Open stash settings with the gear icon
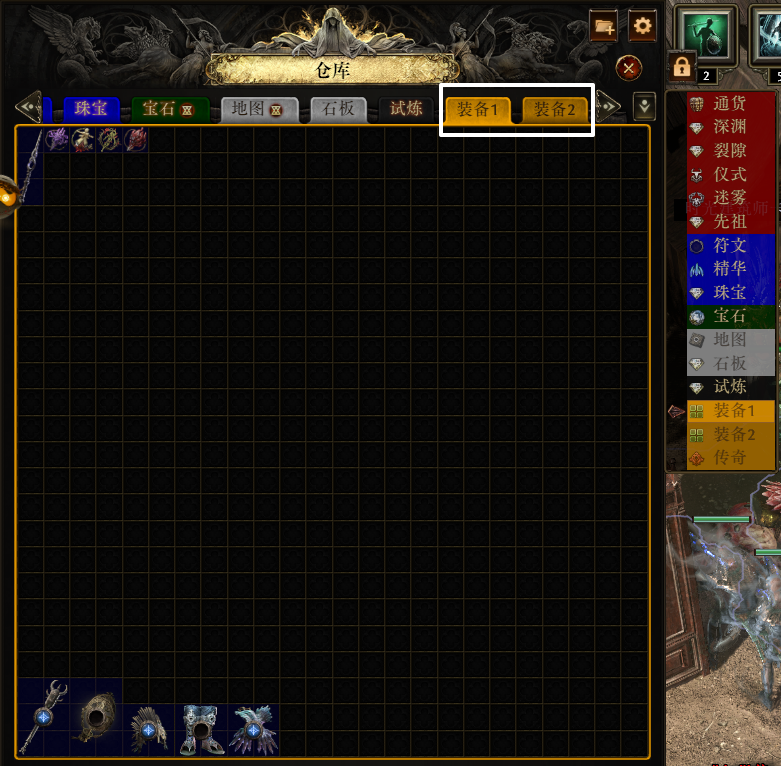 tap(642, 26)
